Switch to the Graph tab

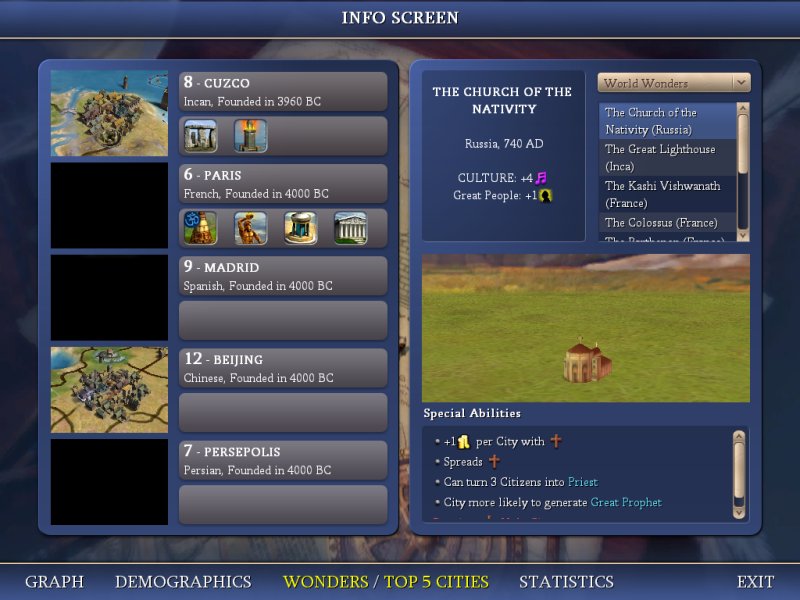pyautogui.click(x=54, y=581)
